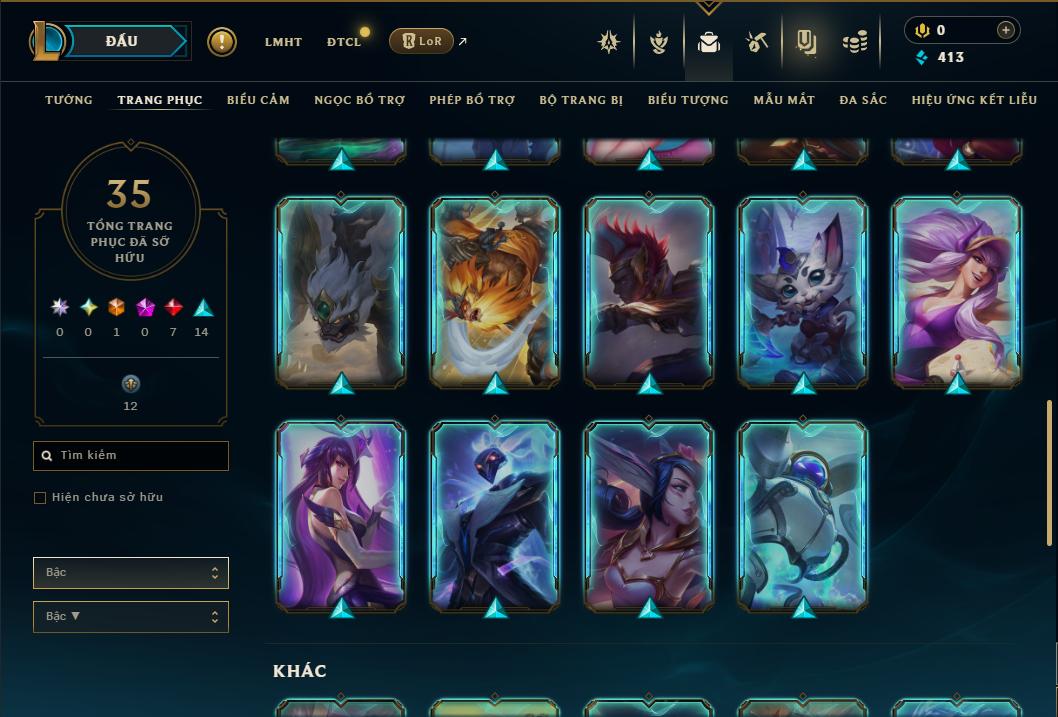The height and width of the screenshot is (717, 1058).
Task: Open the yellow exclamation alert icon
Action: 222,42
